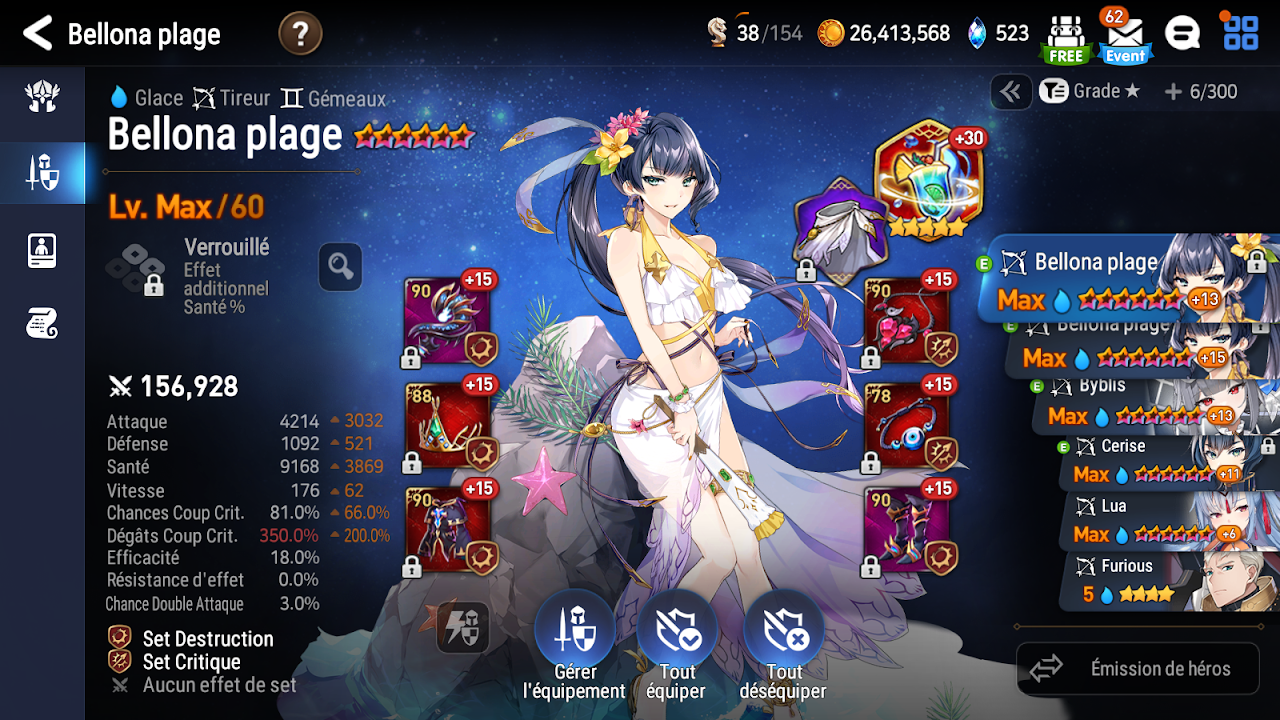Collapse the hero list with double arrow

1011,92
